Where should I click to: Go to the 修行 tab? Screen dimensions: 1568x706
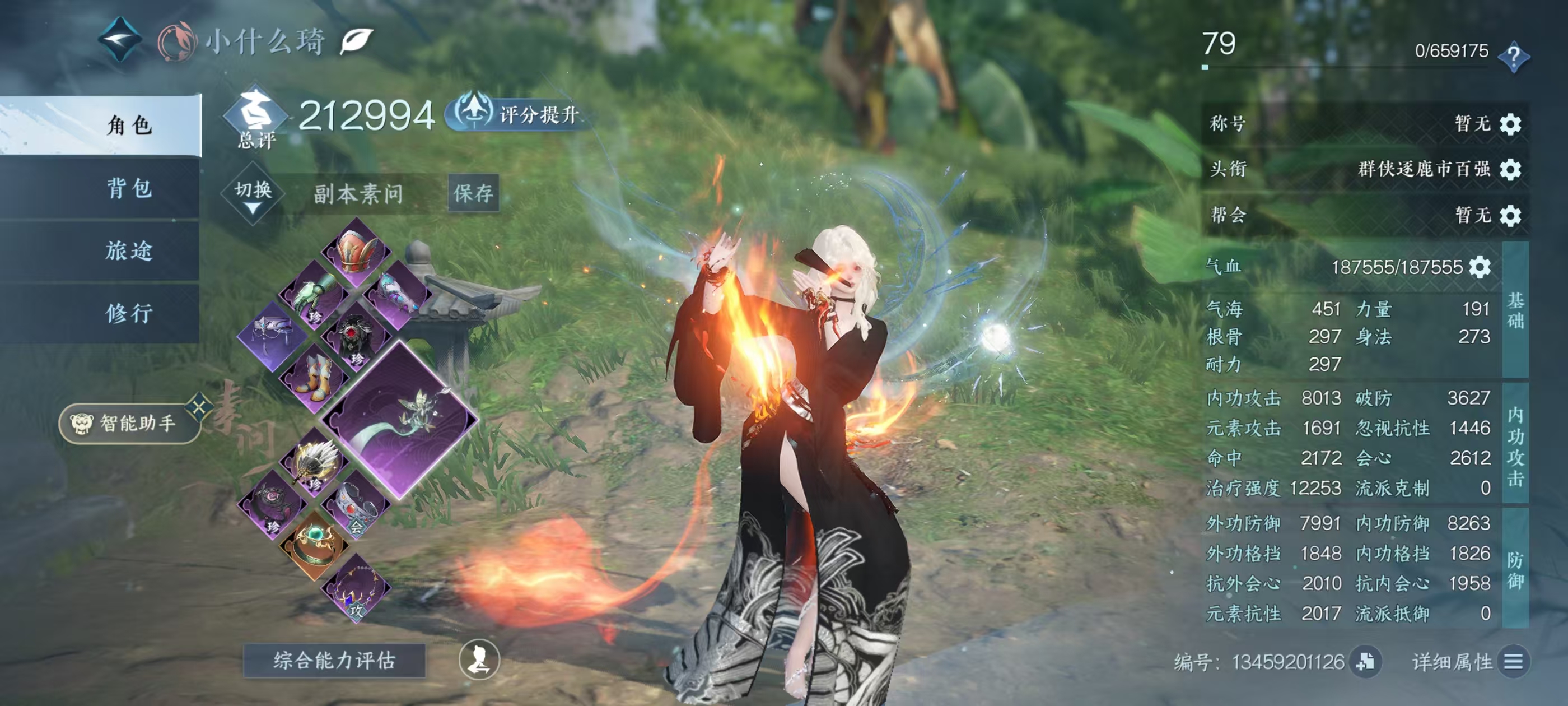(x=129, y=313)
